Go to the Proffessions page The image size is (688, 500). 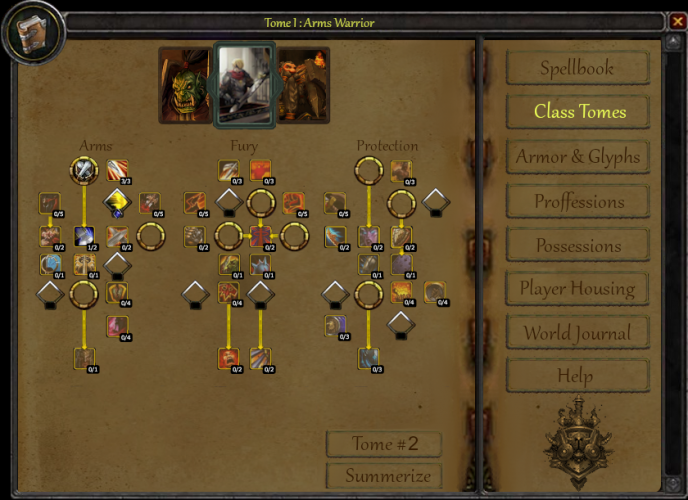pyautogui.click(x=578, y=201)
